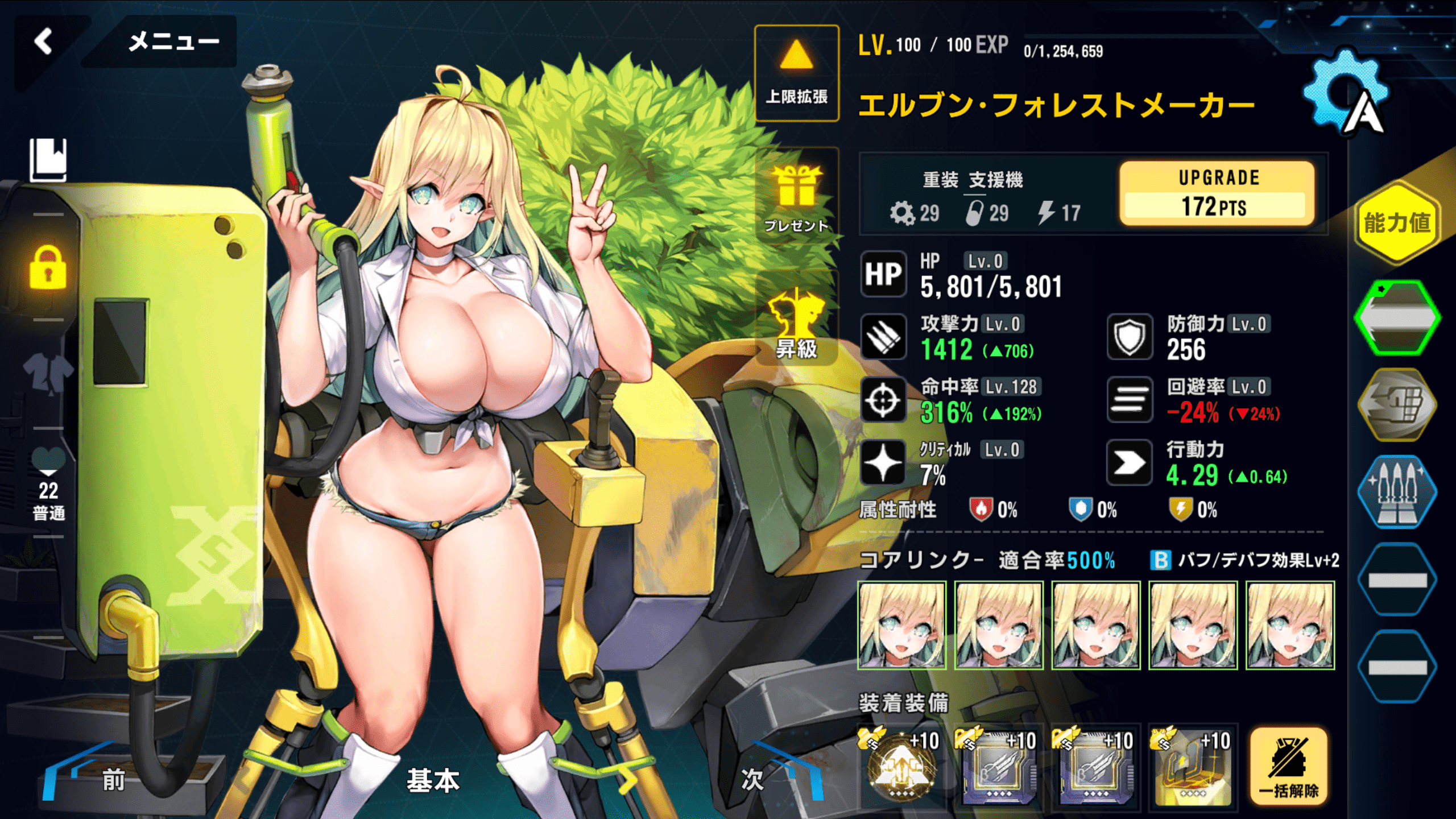Viewport: 1456px width, 819px height.
Task: Open the 昇級 promotion button
Action: tap(796, 324)
